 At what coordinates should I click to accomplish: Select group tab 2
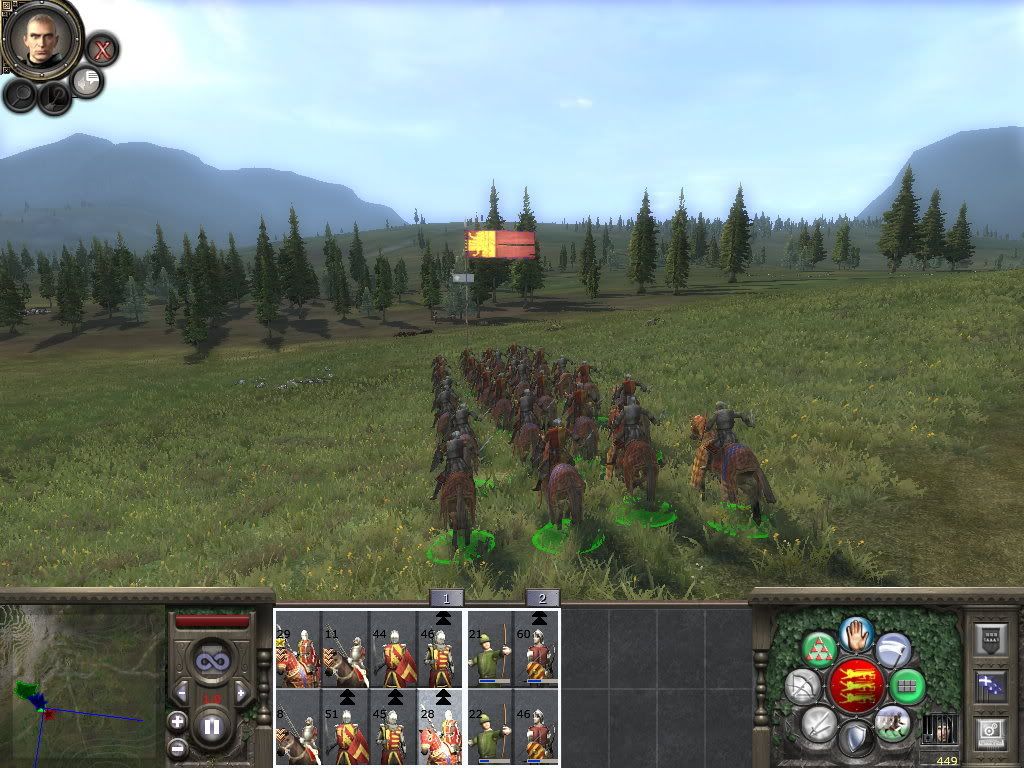click(x=542, y=598)
